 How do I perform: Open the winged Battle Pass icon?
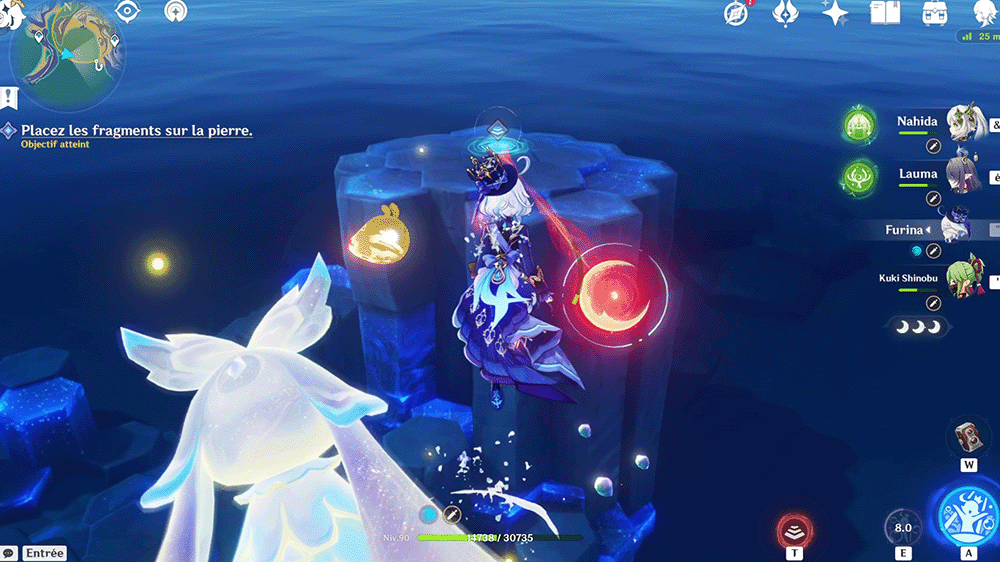tap(786, 13)
